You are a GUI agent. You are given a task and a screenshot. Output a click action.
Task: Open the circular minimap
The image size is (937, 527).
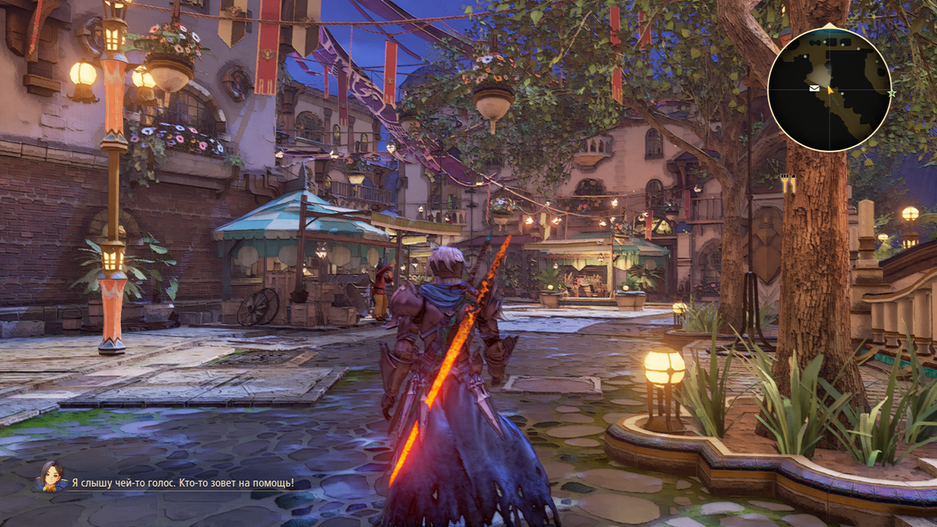point(829,90)
